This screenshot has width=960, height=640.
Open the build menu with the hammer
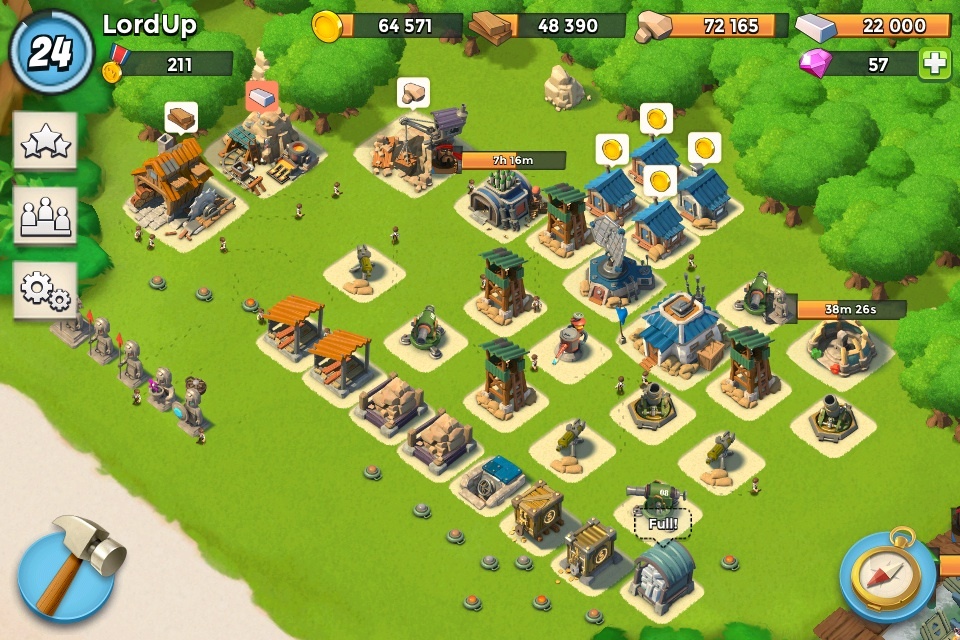pos(70,571)
